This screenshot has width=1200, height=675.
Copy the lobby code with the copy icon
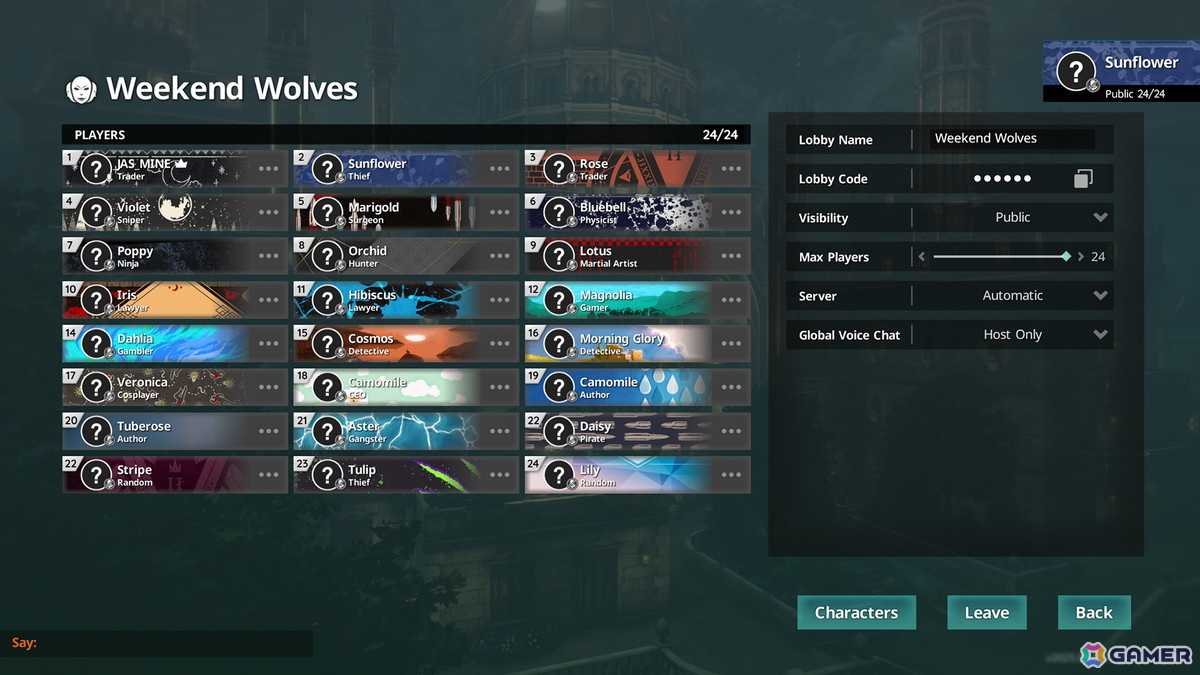pos(1083,179)
